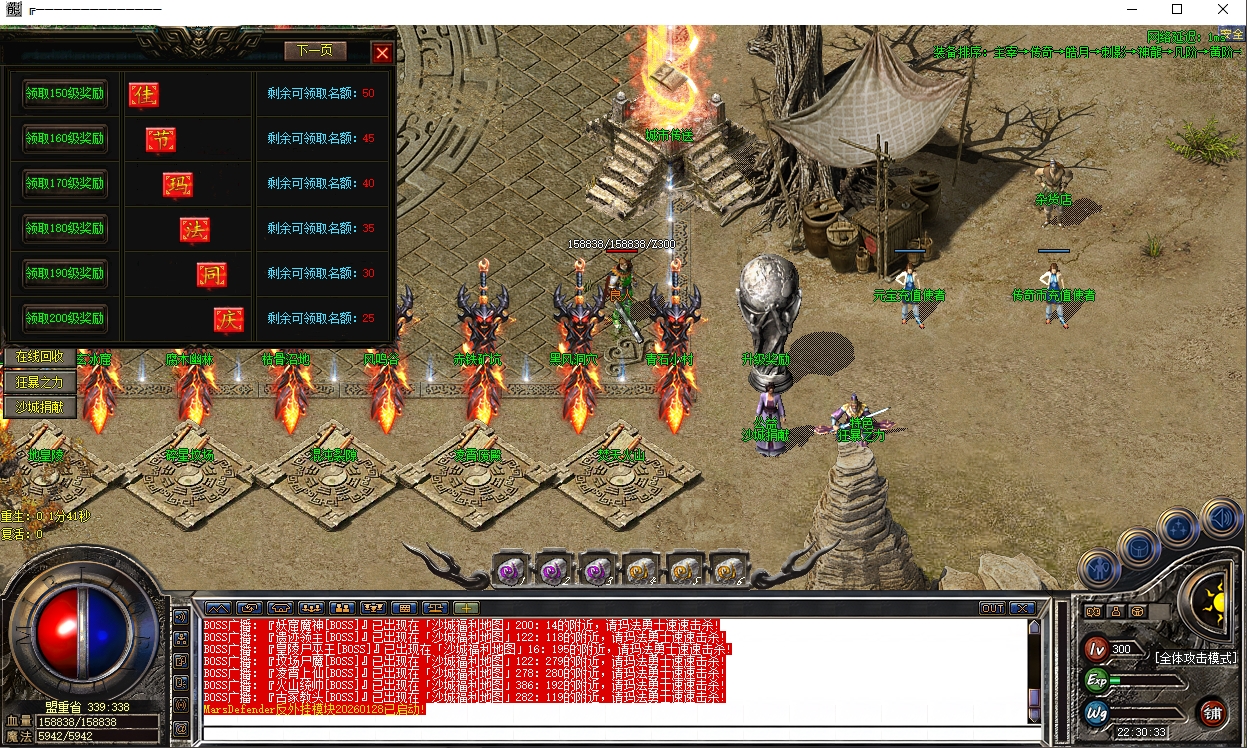Screen dimensions: 1247x748
Task: Open the 沙城捐献 donation button
Action: coord(40,407)
